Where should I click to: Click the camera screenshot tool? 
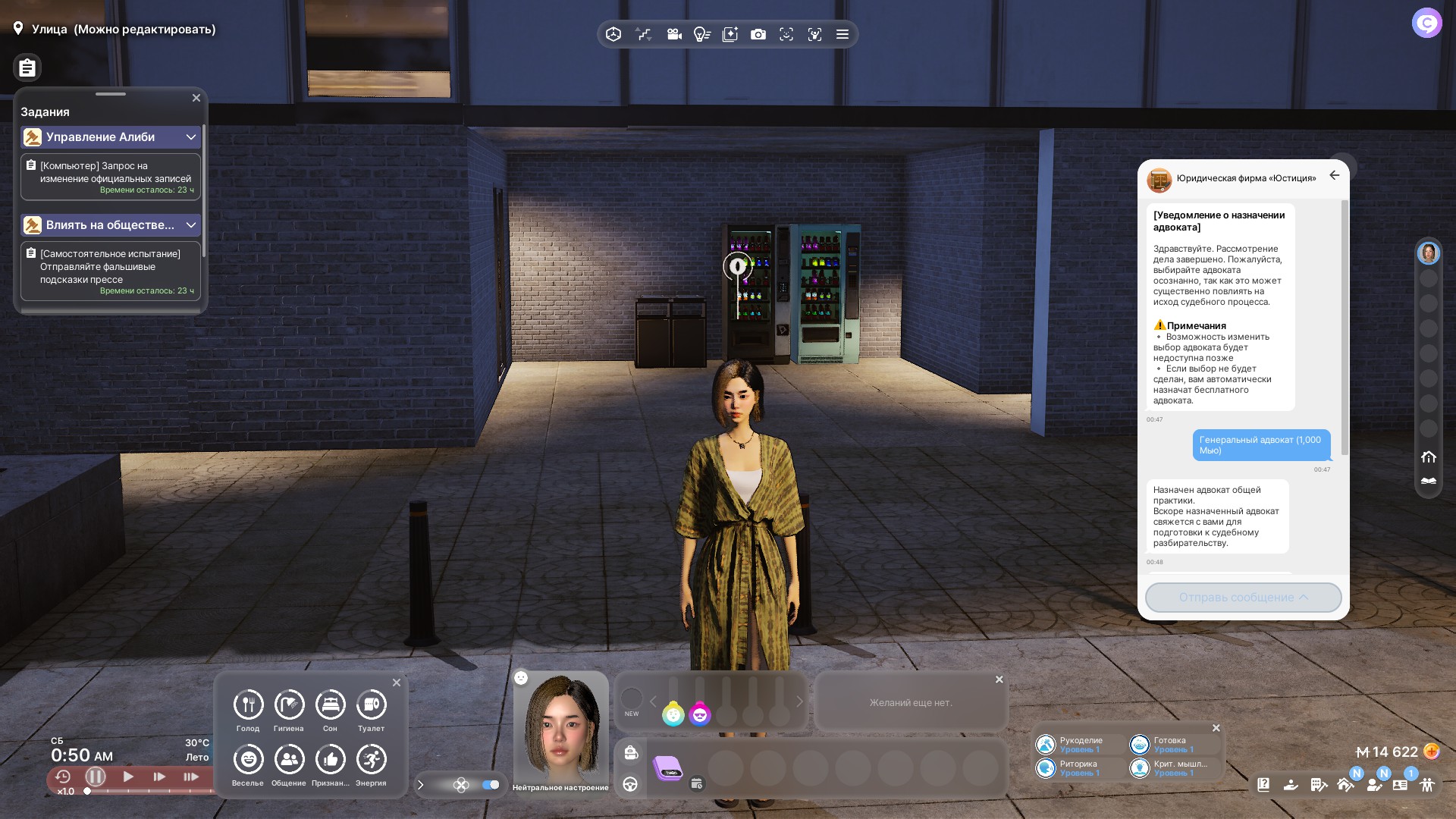[758, 35]
